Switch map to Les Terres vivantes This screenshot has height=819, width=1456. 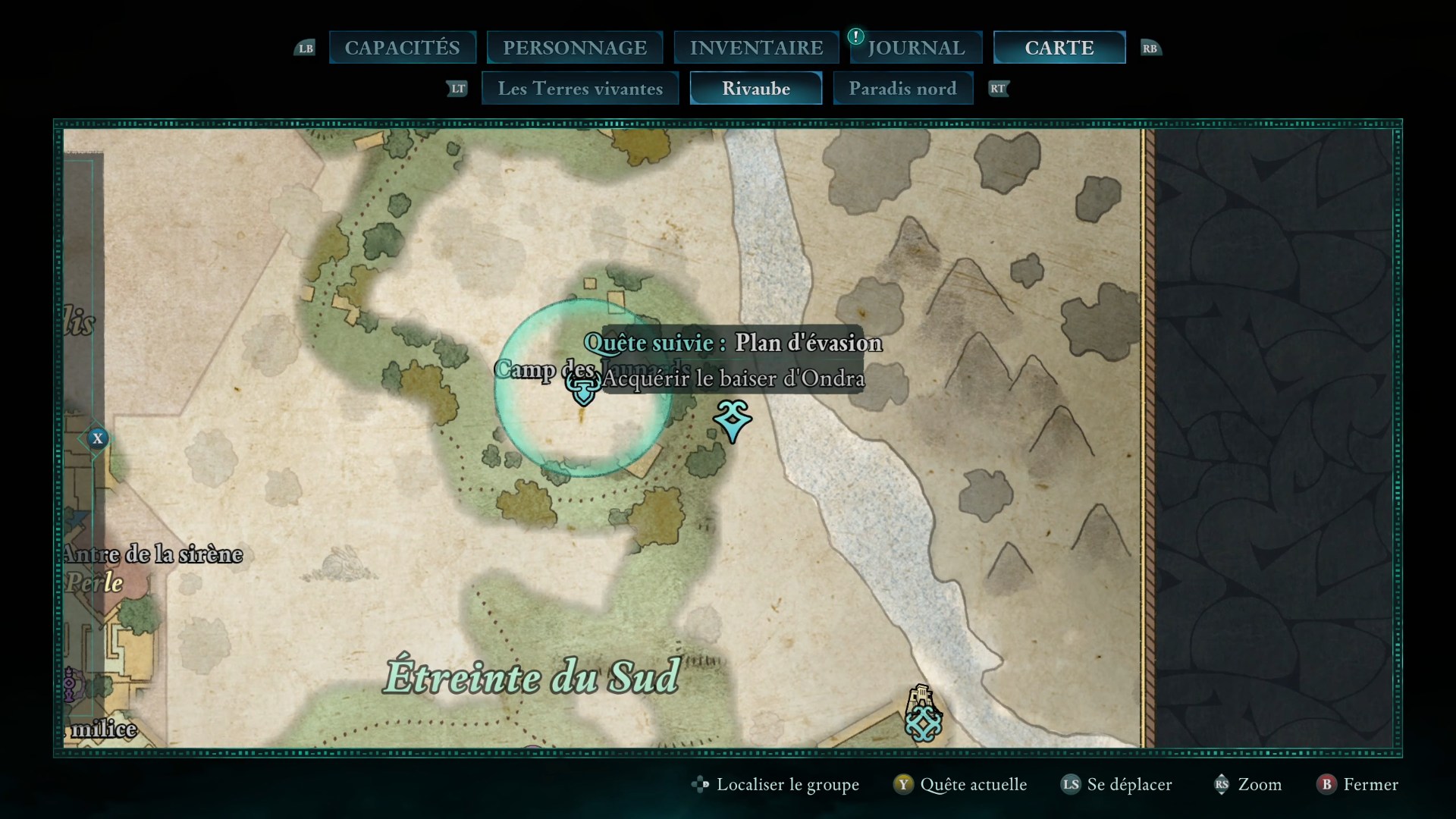(x=580, y=89)
